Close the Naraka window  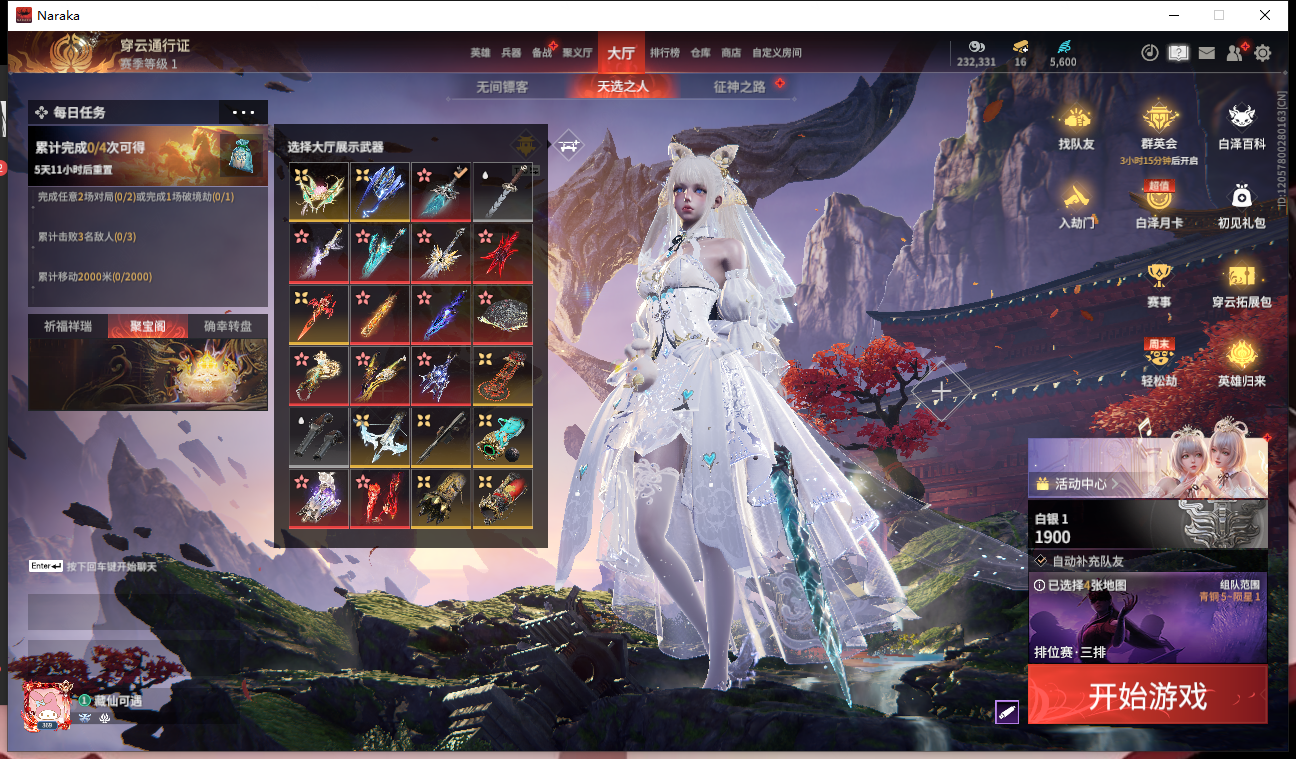pos(1265,15)
